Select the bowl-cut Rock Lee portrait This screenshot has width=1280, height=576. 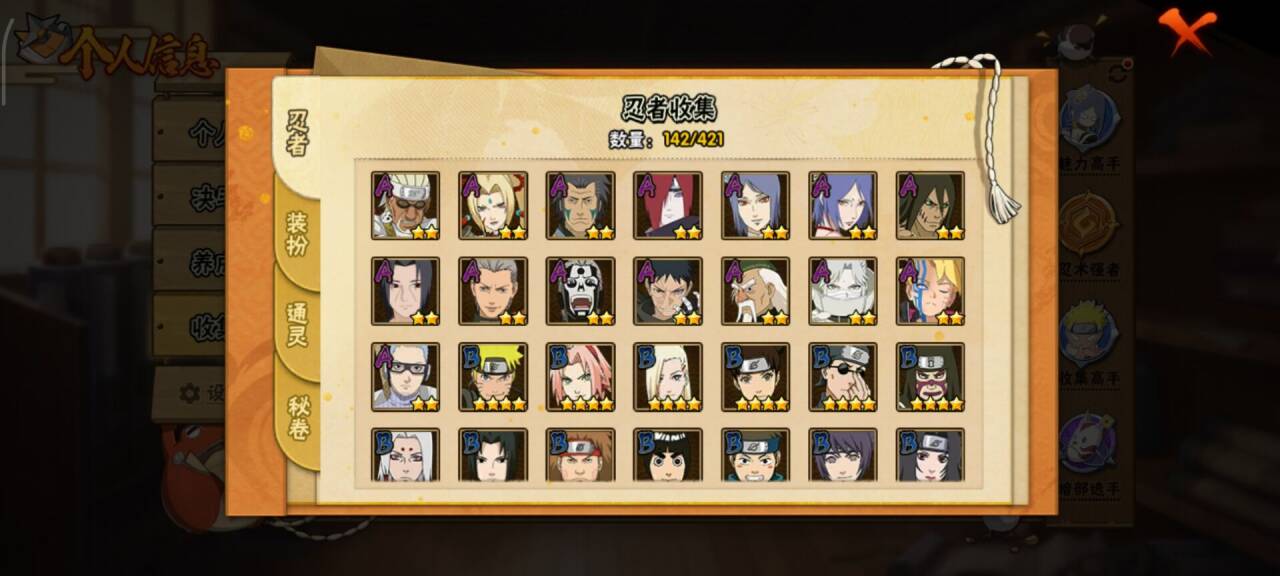click(667, 456)
